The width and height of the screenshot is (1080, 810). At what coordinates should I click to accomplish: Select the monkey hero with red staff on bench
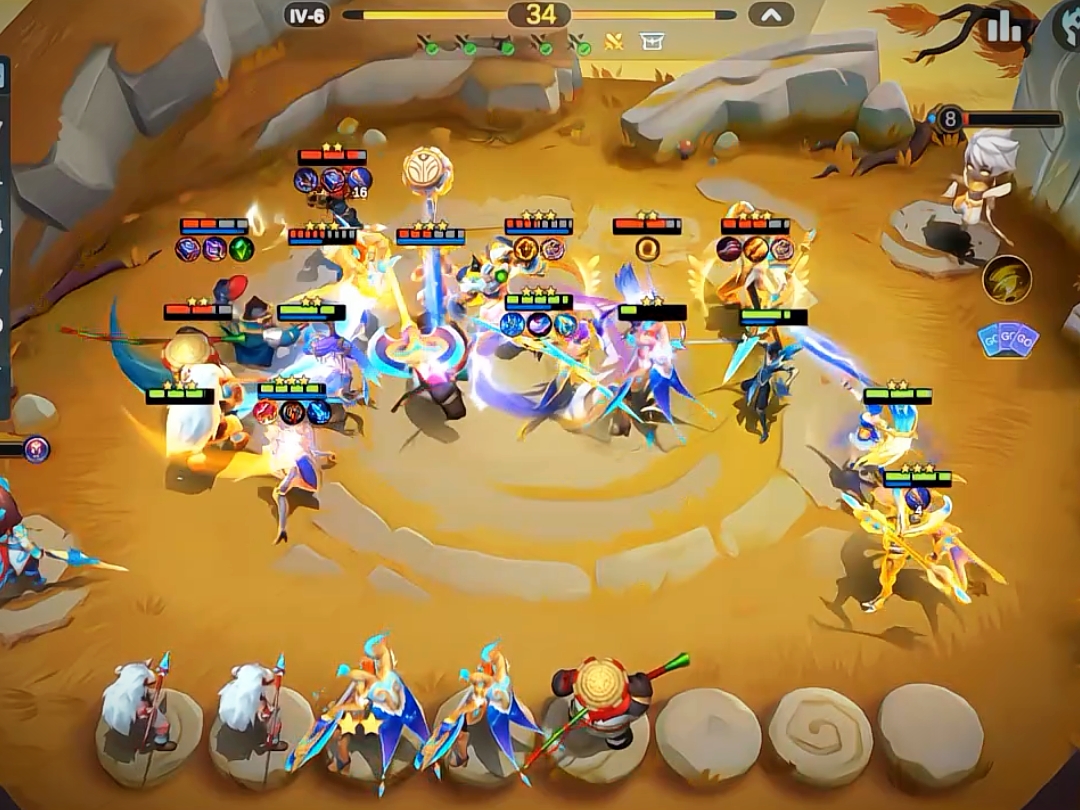(x=597, y=705)
